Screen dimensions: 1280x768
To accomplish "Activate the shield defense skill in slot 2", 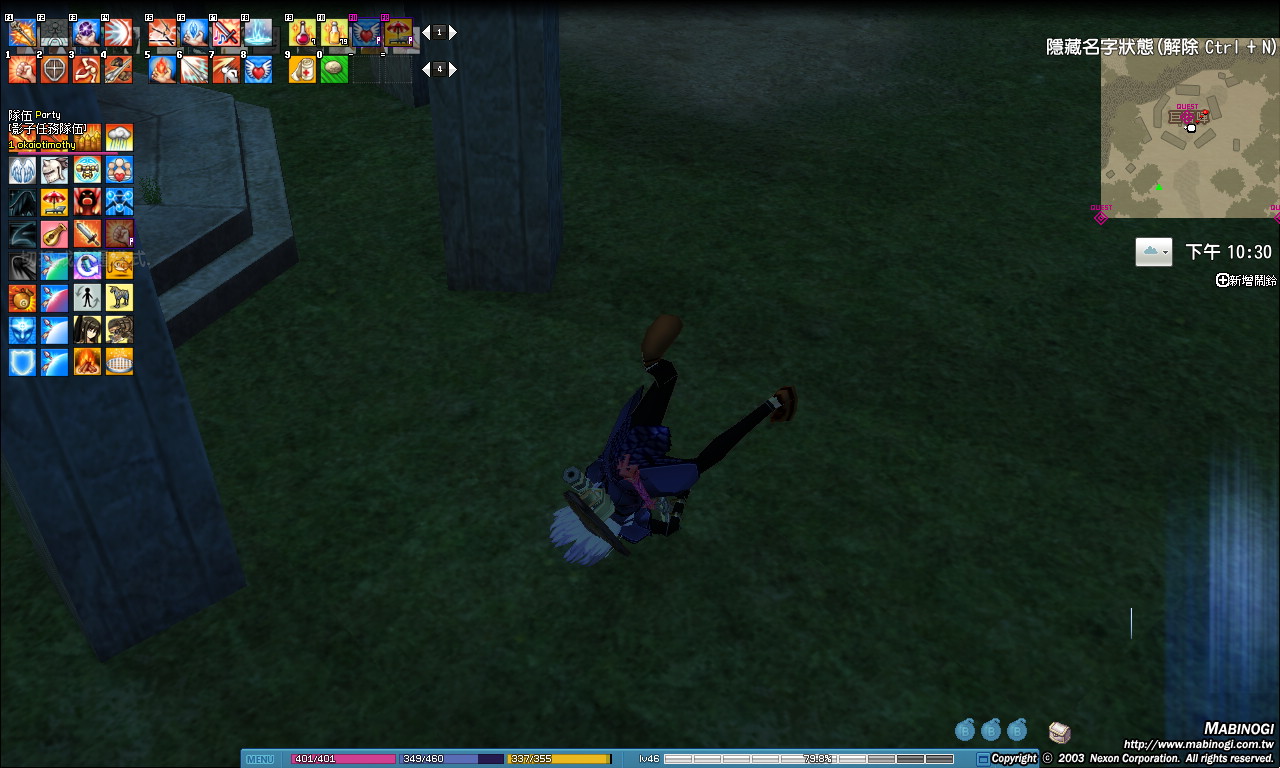I will (54, 69).
